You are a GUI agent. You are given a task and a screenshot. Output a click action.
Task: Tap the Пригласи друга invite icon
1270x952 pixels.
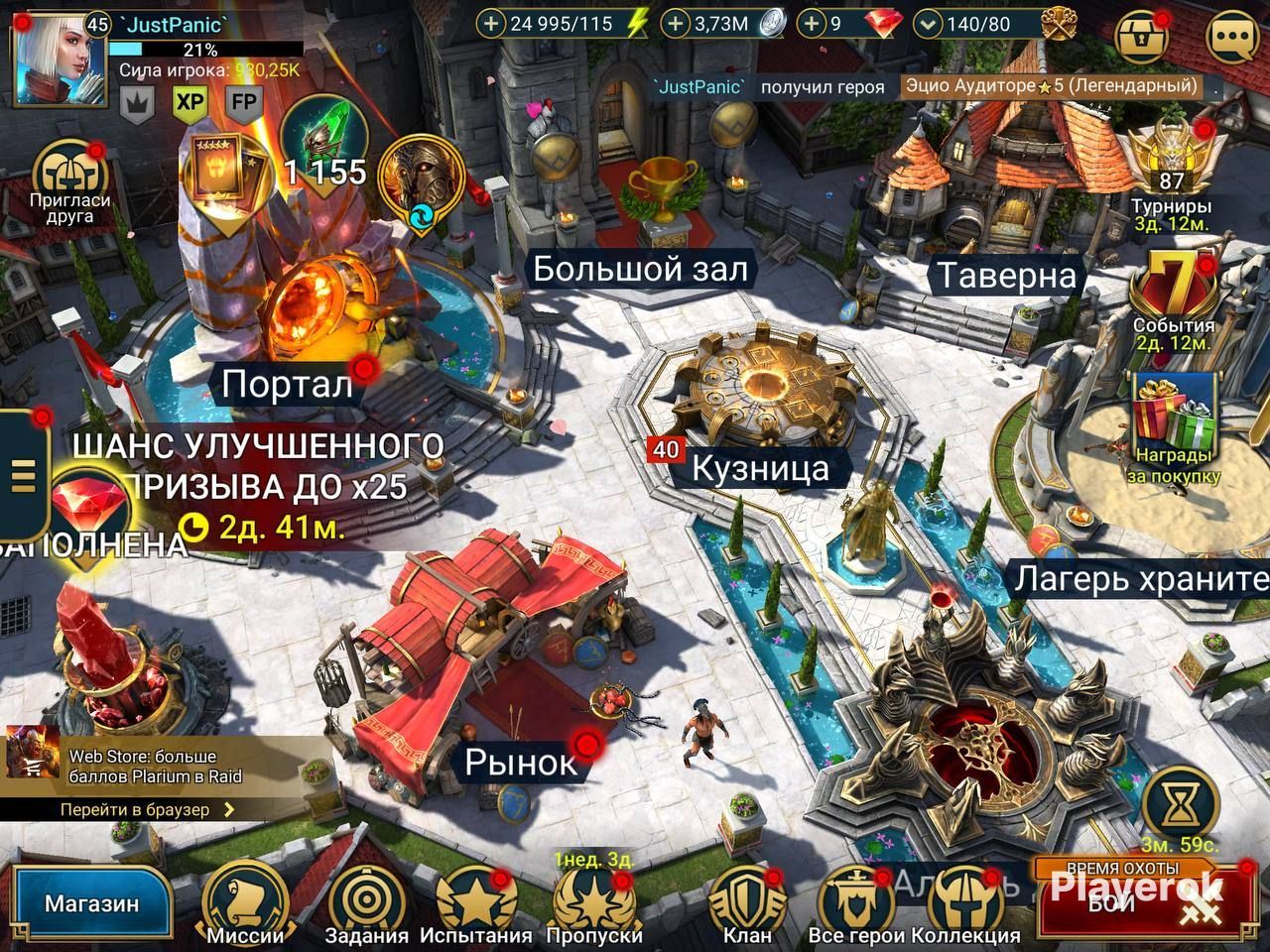pos(68,183)
